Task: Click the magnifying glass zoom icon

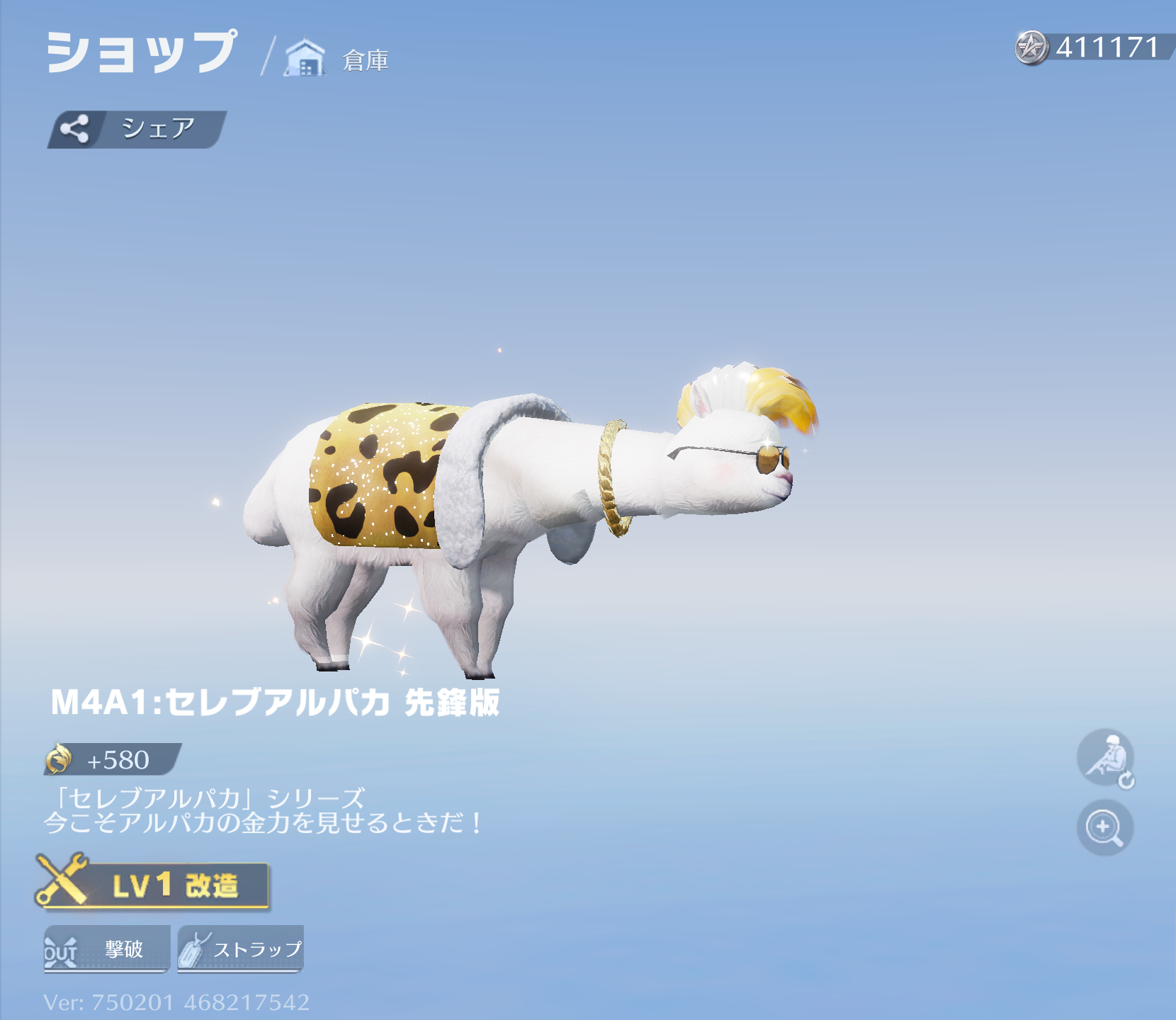Action: [x=1104, y=827]
